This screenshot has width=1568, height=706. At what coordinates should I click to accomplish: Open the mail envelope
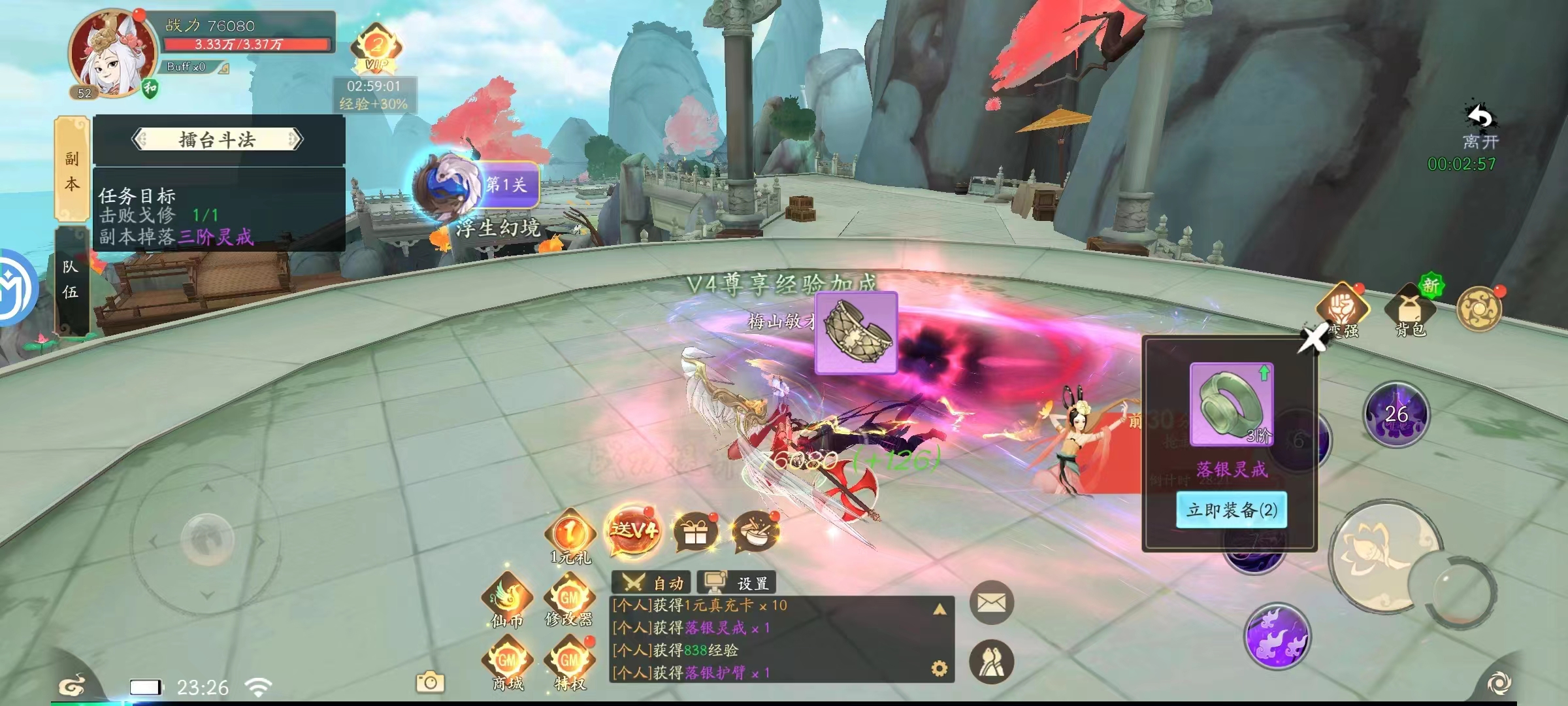991,603
